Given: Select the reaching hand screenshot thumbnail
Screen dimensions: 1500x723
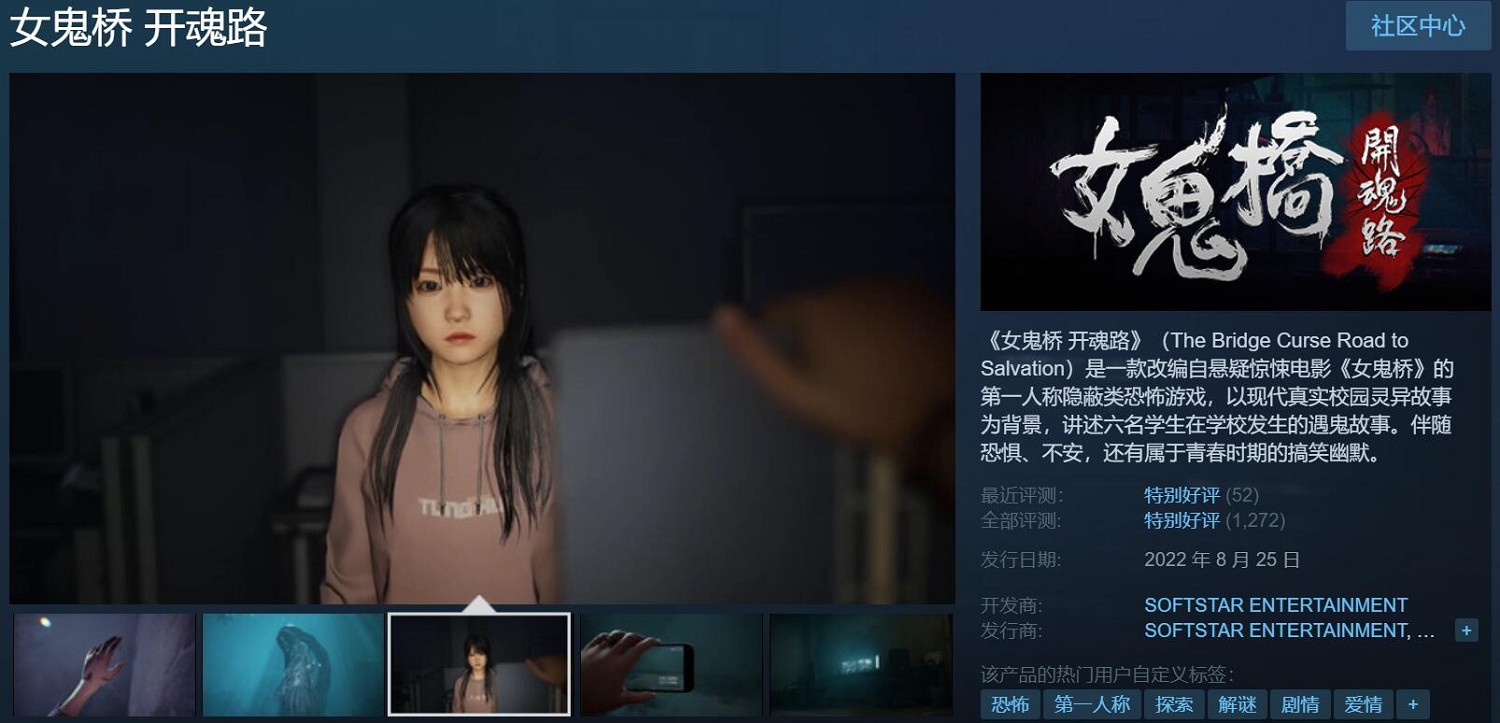Looking at the screenshot, I should pos(100,664).
